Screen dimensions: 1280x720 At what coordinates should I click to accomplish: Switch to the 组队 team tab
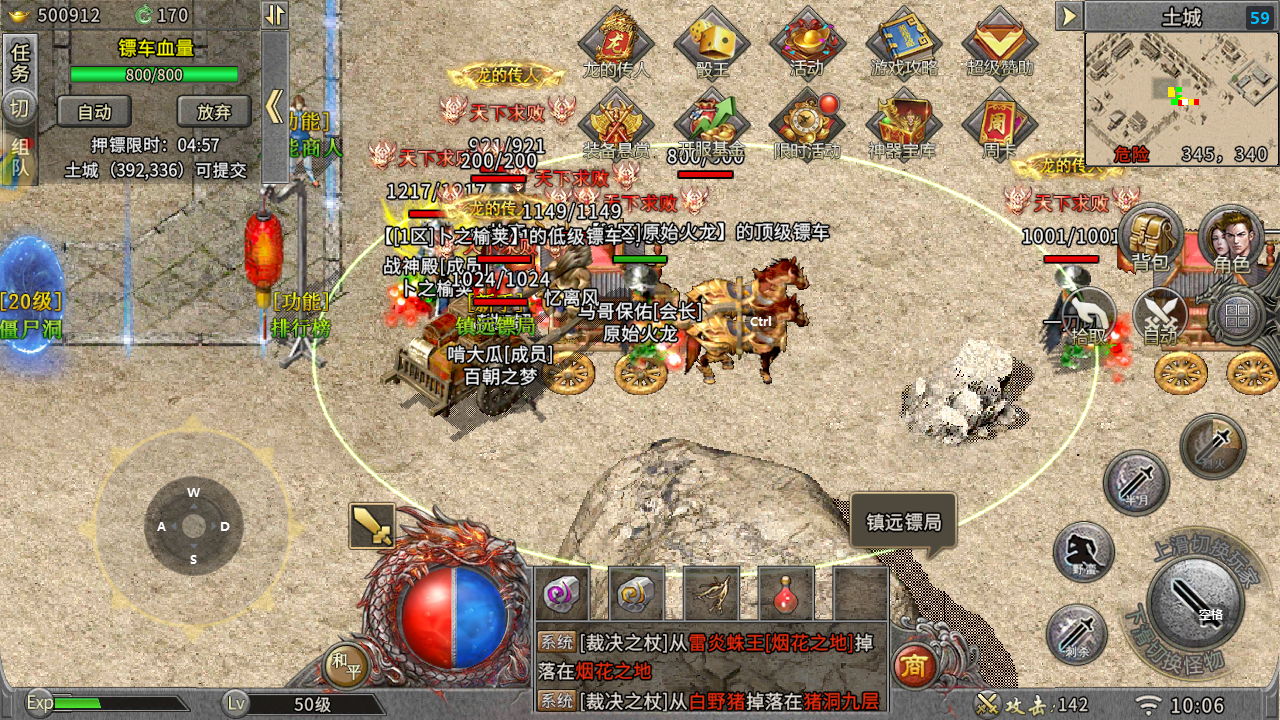pyautogui.click(x=19, y=160)
